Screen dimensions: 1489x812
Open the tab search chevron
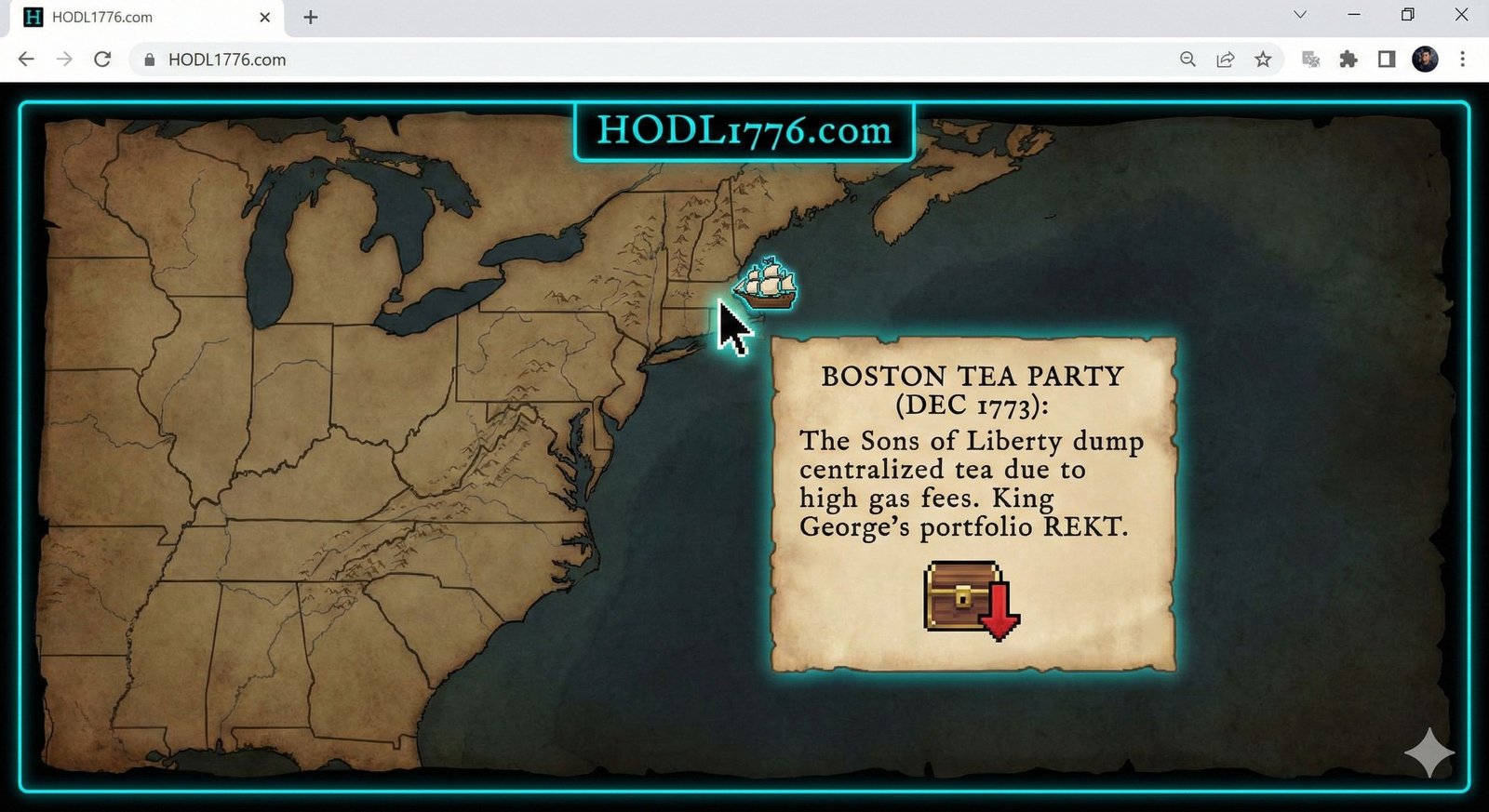tap(1299, 15)
